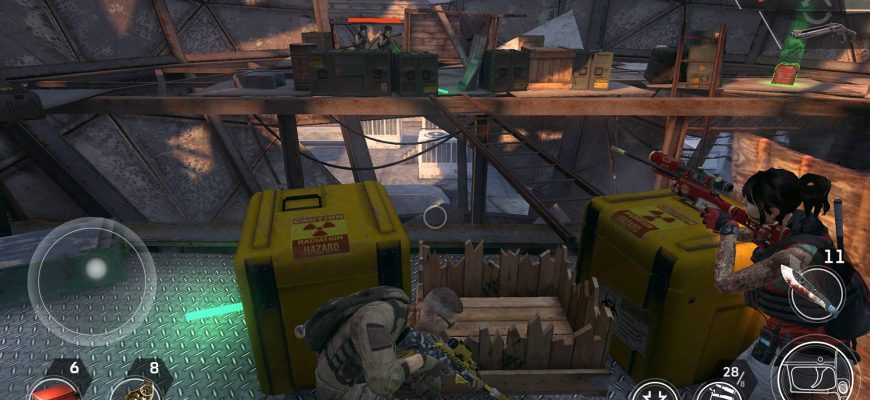Image resolution: width=870 pixels, height=400 pixels.
Task: Activate the burst ability icon beside reload
Action: pos(656,390)
